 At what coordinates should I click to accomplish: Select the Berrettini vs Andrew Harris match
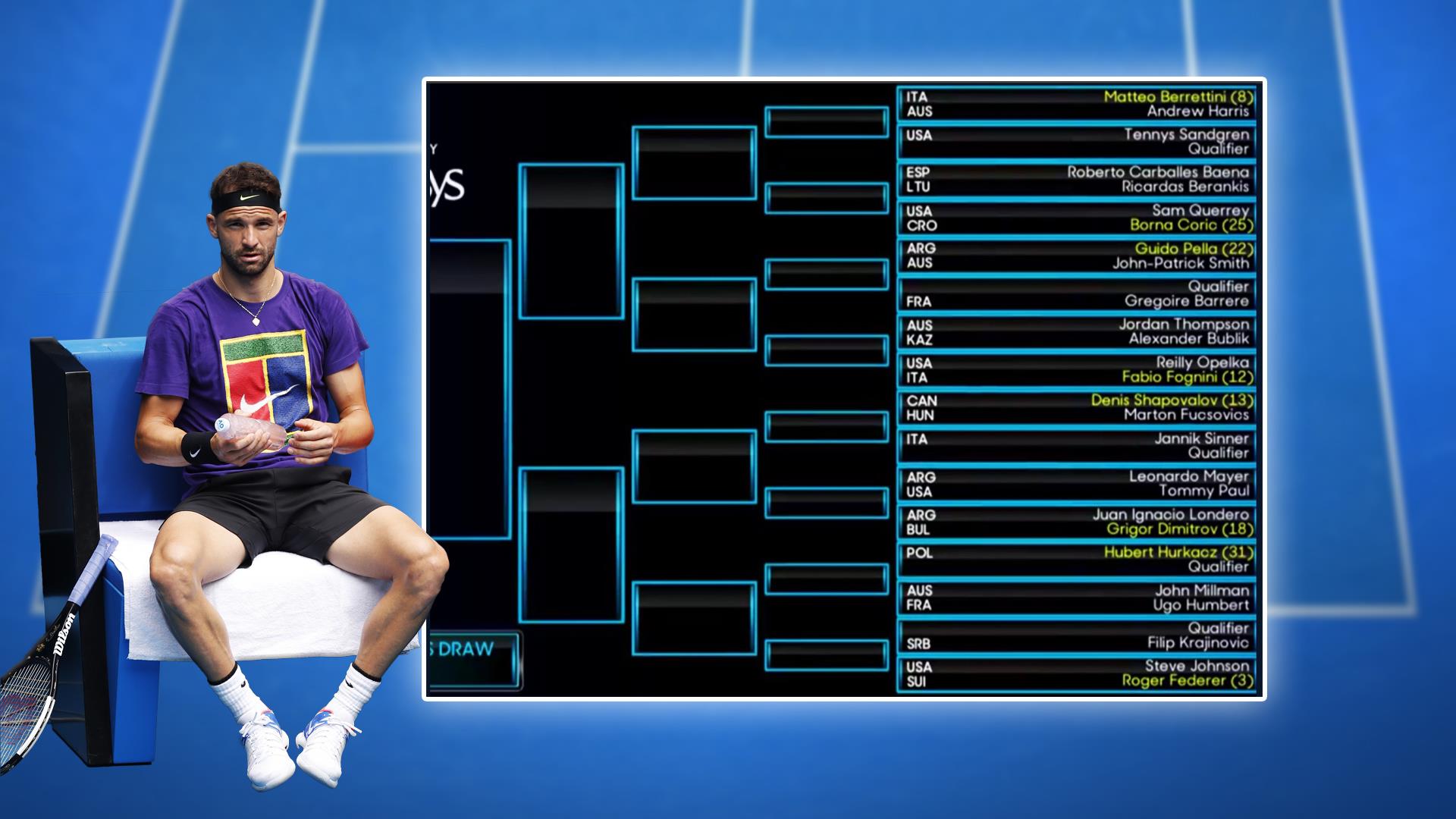tap(1076, 104)
